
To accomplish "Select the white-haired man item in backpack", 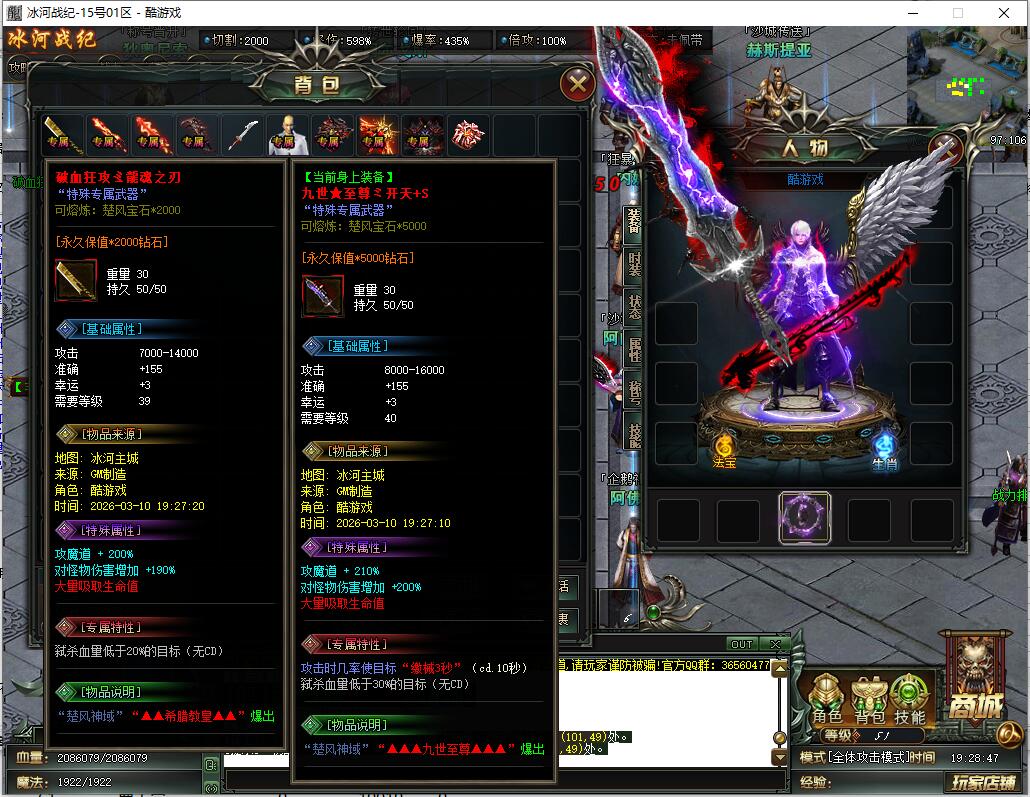I will (285, 134).
